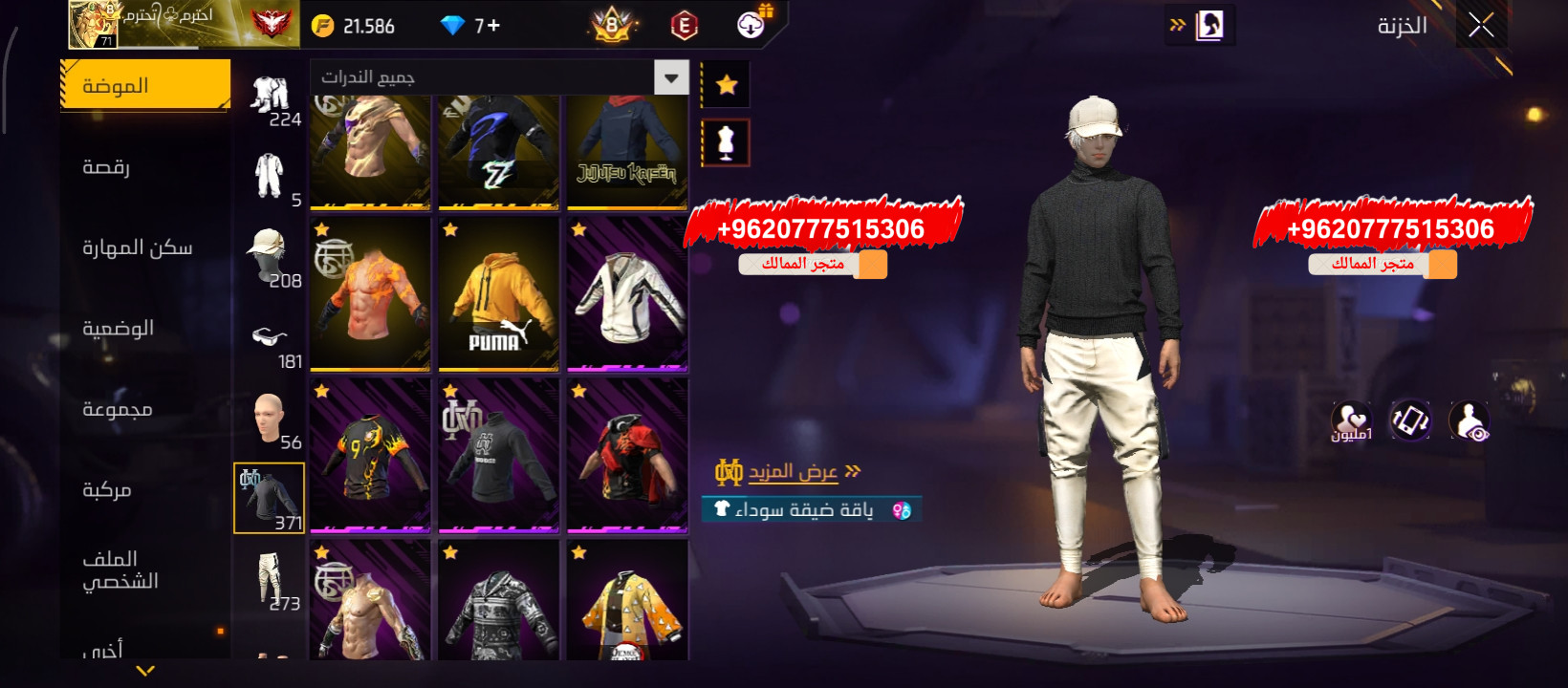Open character preview via the eye icon
The width and height of the screenshot is (1568, 688).
pos(1471,420)
